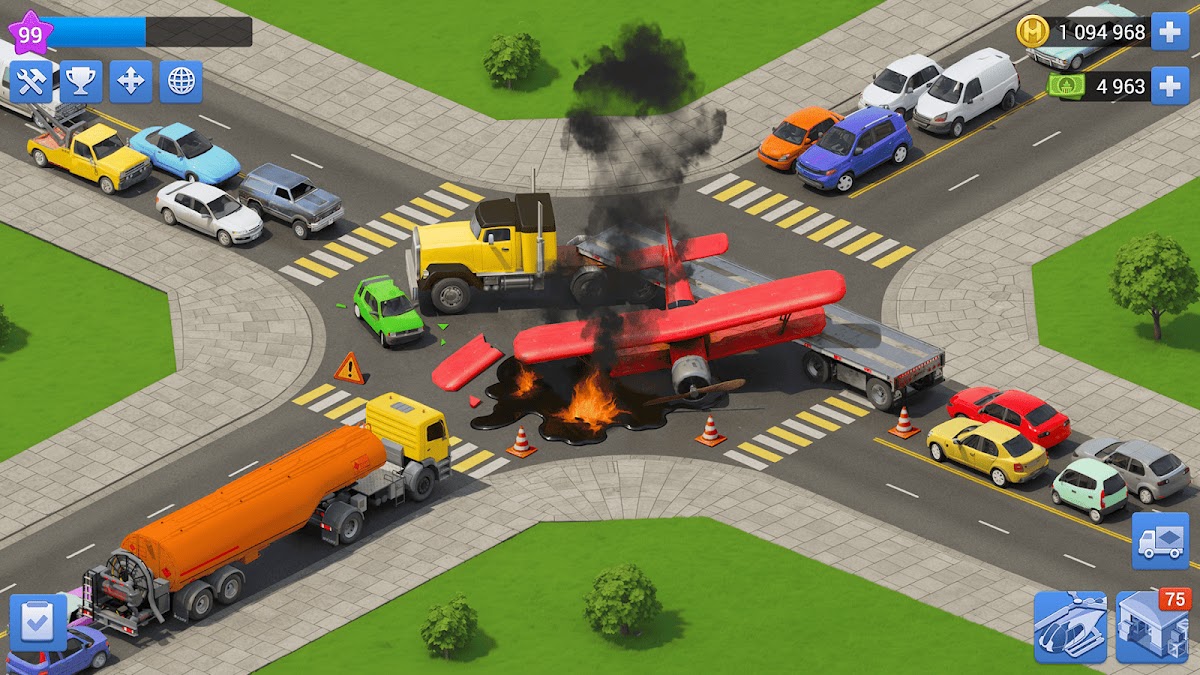This screenshot has width=1200, height=675.
Task: Activate the move arrows edit mode
Action: tap(131, 82)
